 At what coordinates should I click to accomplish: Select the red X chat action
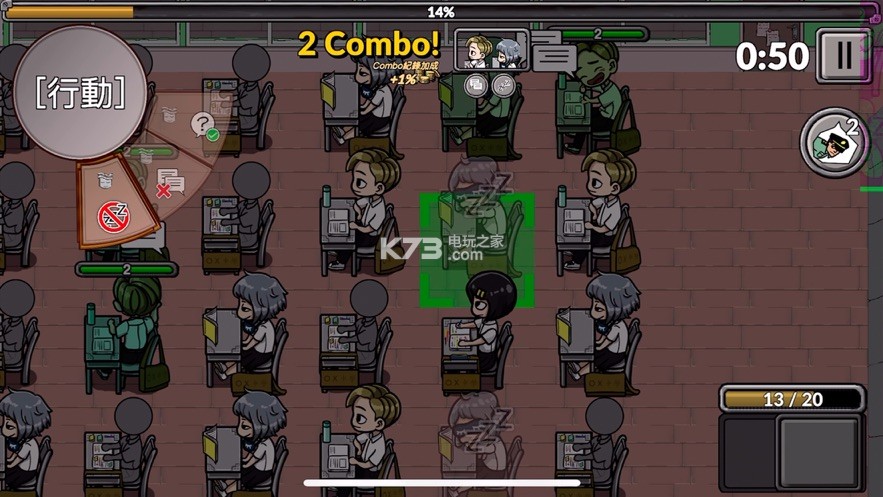[x=166, y=184]
